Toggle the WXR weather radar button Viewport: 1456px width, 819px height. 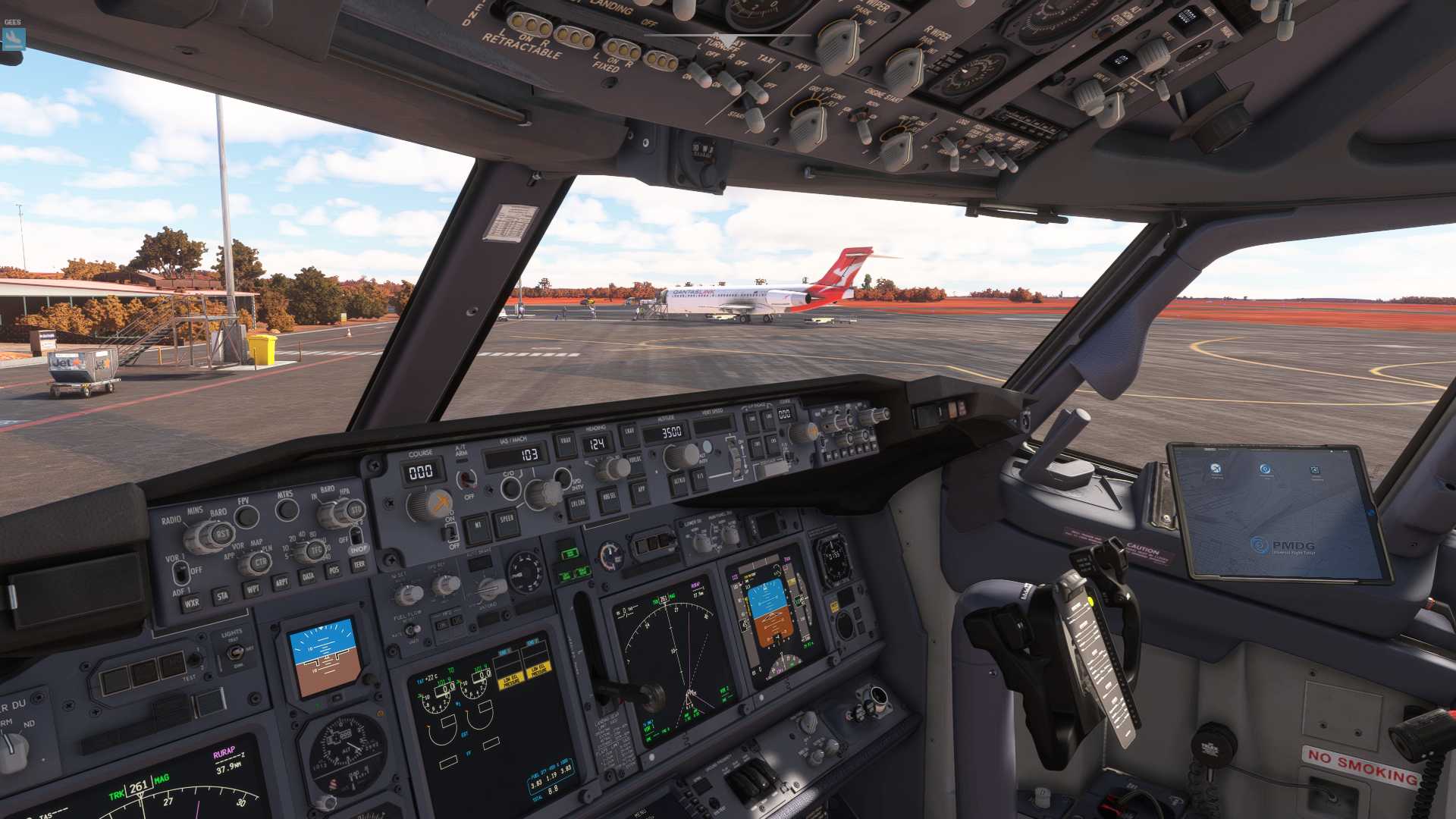point(191,604)
